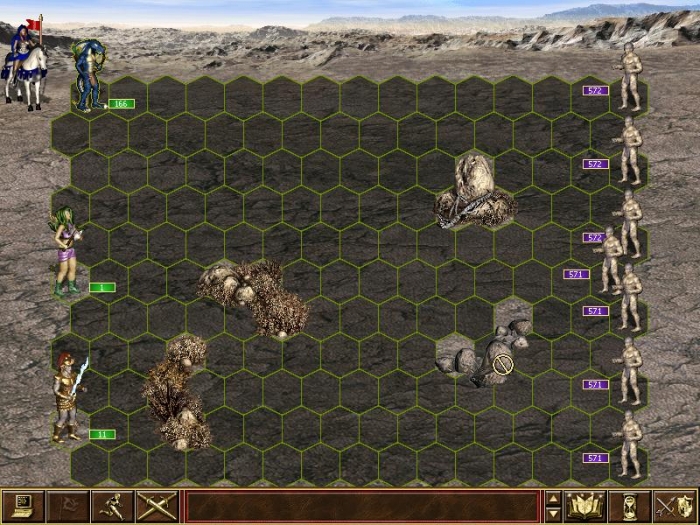
Task: Open the combat system options
Action: [21, 506]
